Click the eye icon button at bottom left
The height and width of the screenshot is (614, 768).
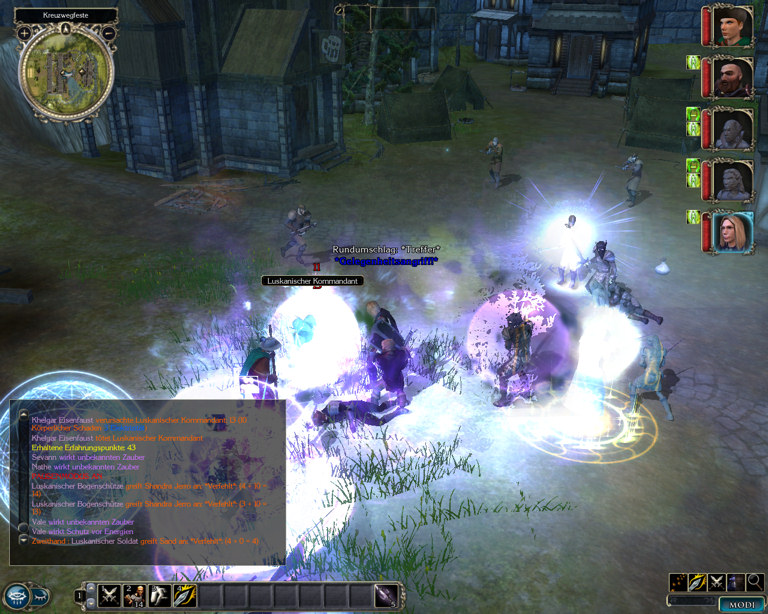click(x=19, y=595)
